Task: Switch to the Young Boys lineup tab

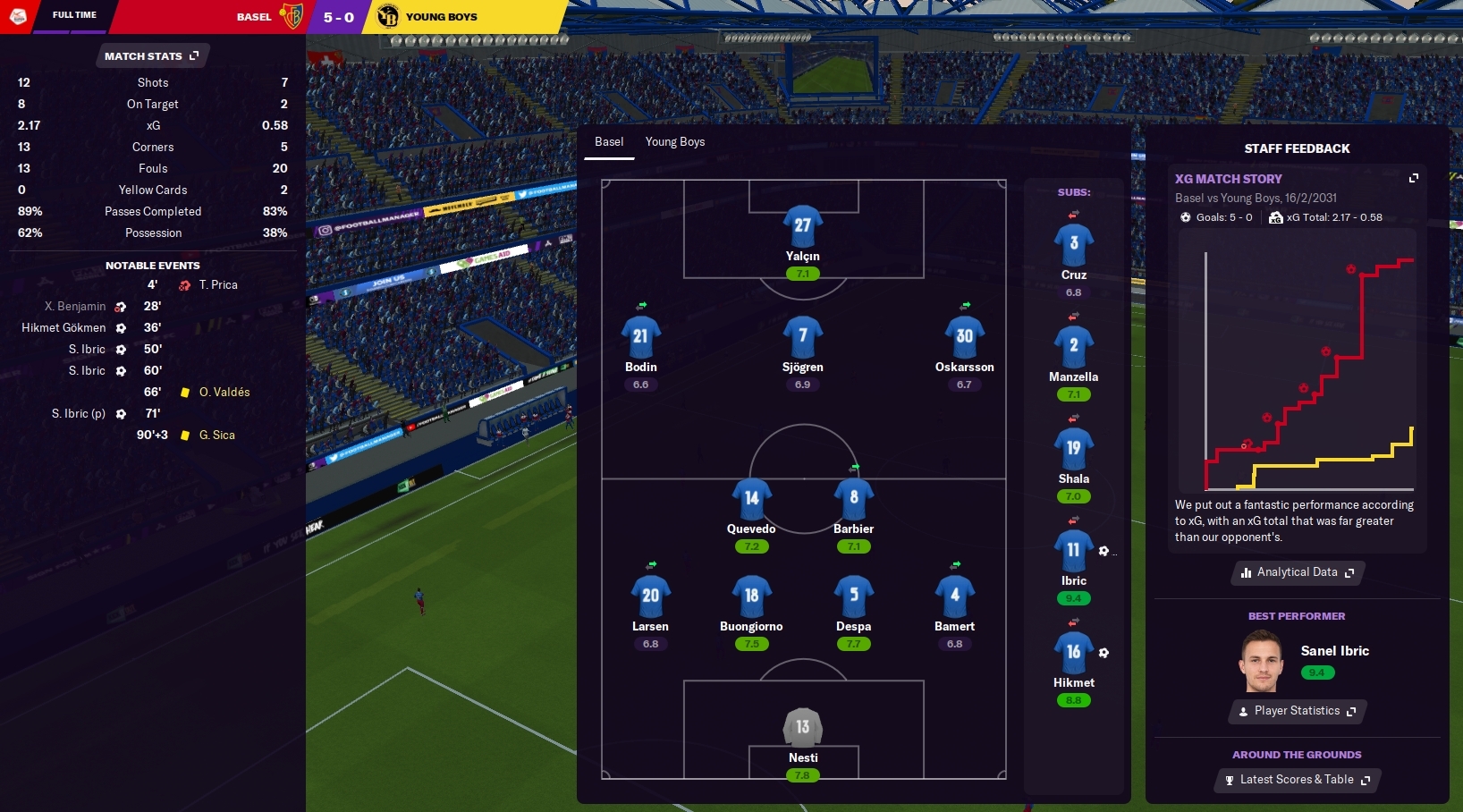Action: click(675, 142)
